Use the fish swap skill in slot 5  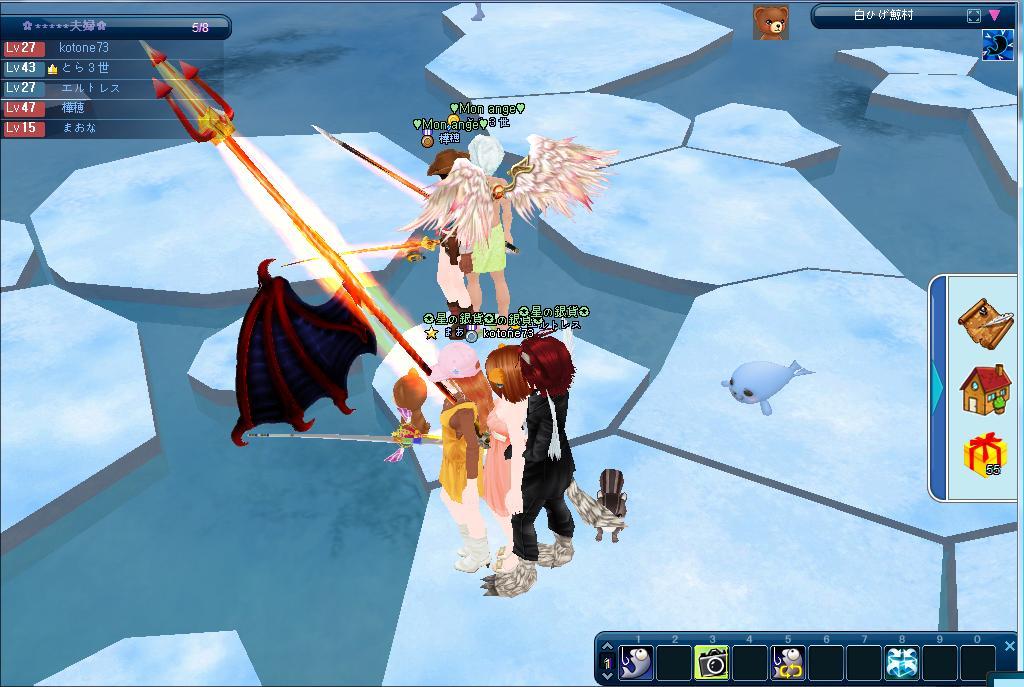(x=787, y=662)
